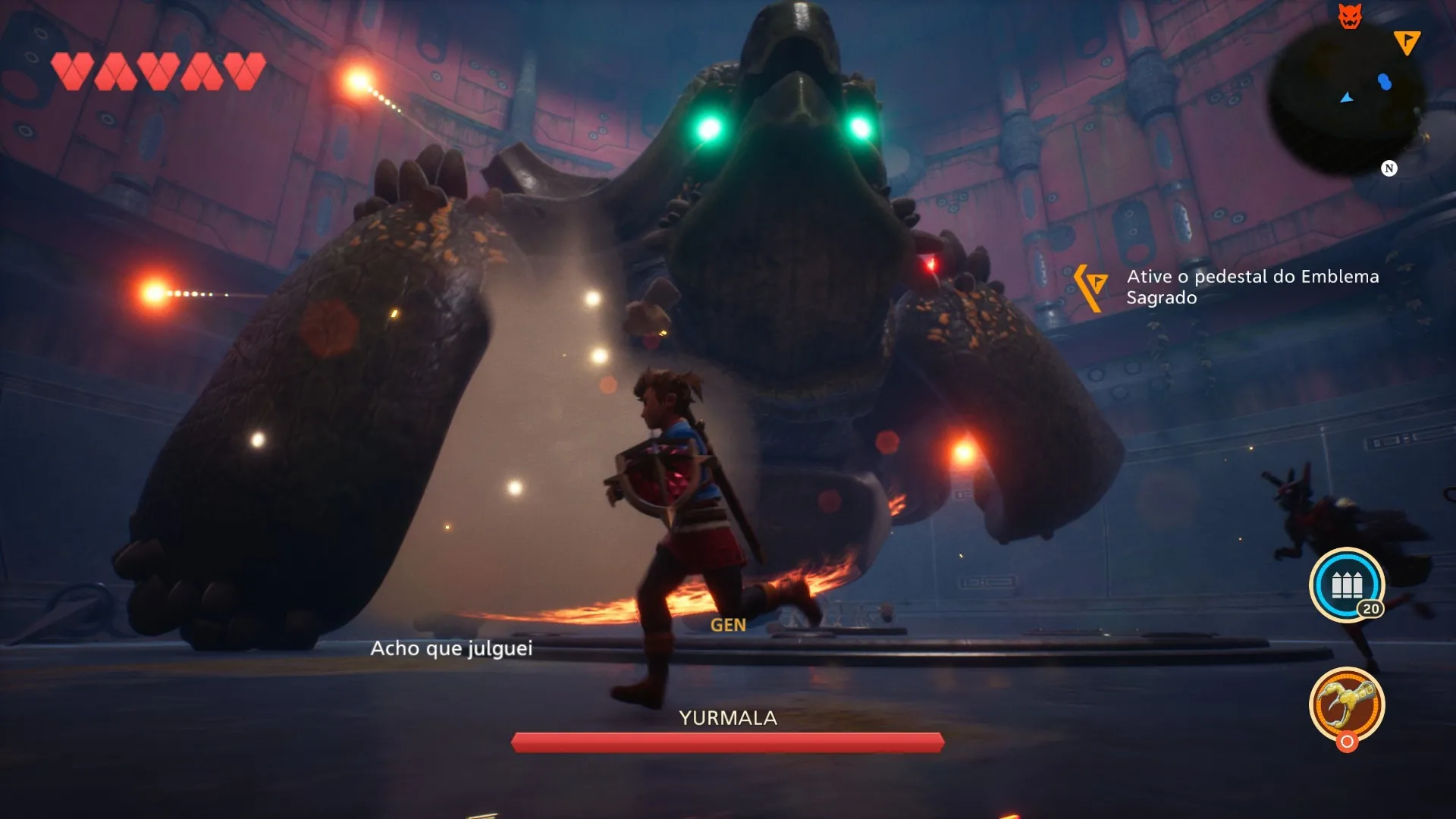
Task: Select the objective tracker about the Emblema Sagrado pedestal
Action: [1251, 287]
